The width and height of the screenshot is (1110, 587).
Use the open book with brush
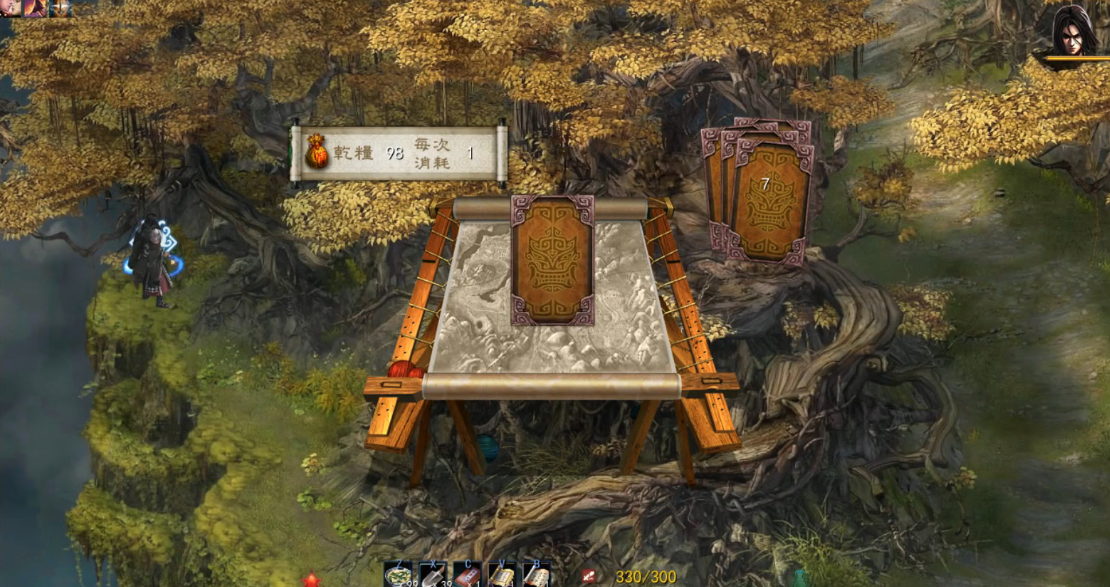536,575
